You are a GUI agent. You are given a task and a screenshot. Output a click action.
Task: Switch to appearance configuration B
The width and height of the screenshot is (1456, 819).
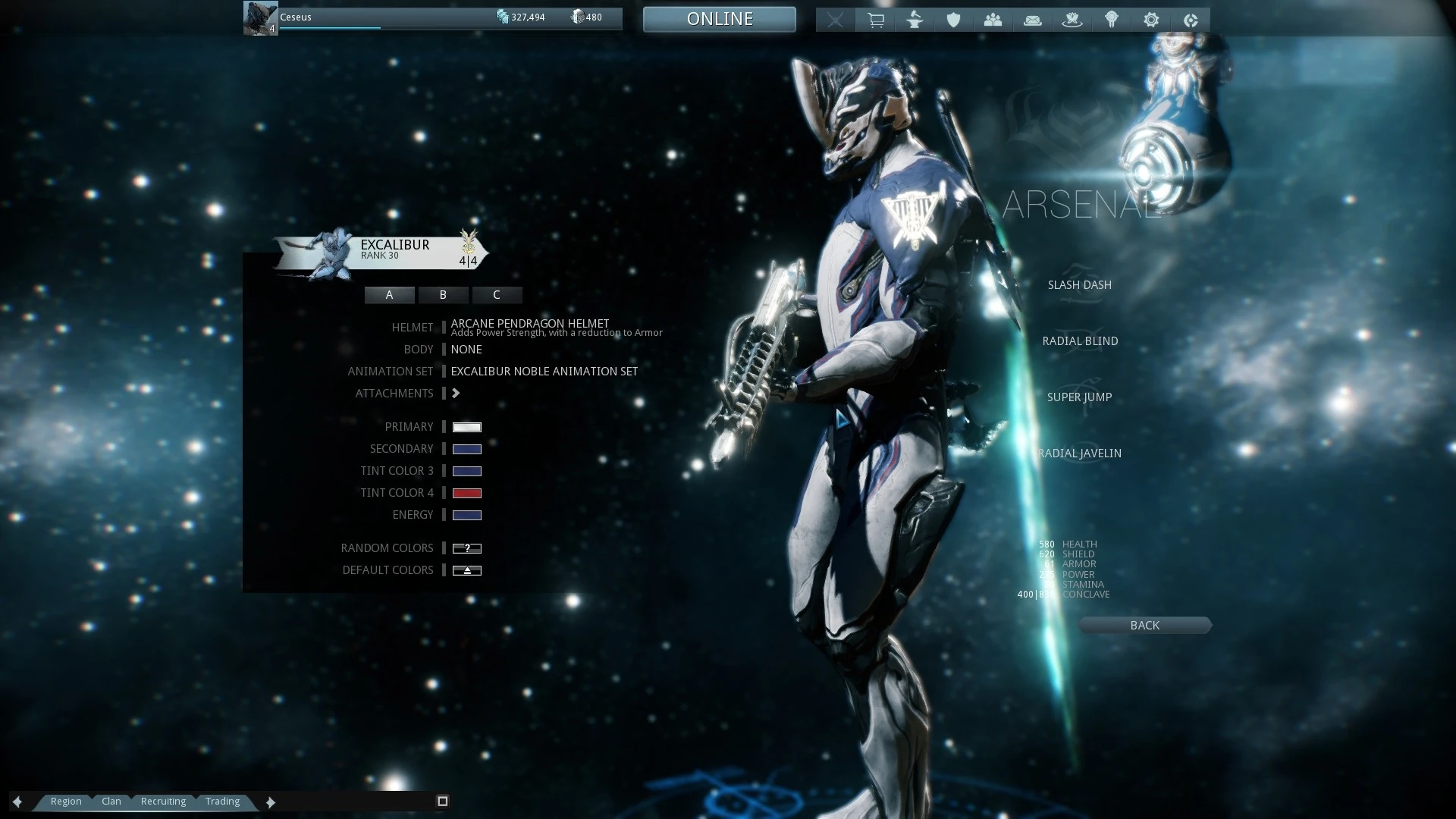443,295
